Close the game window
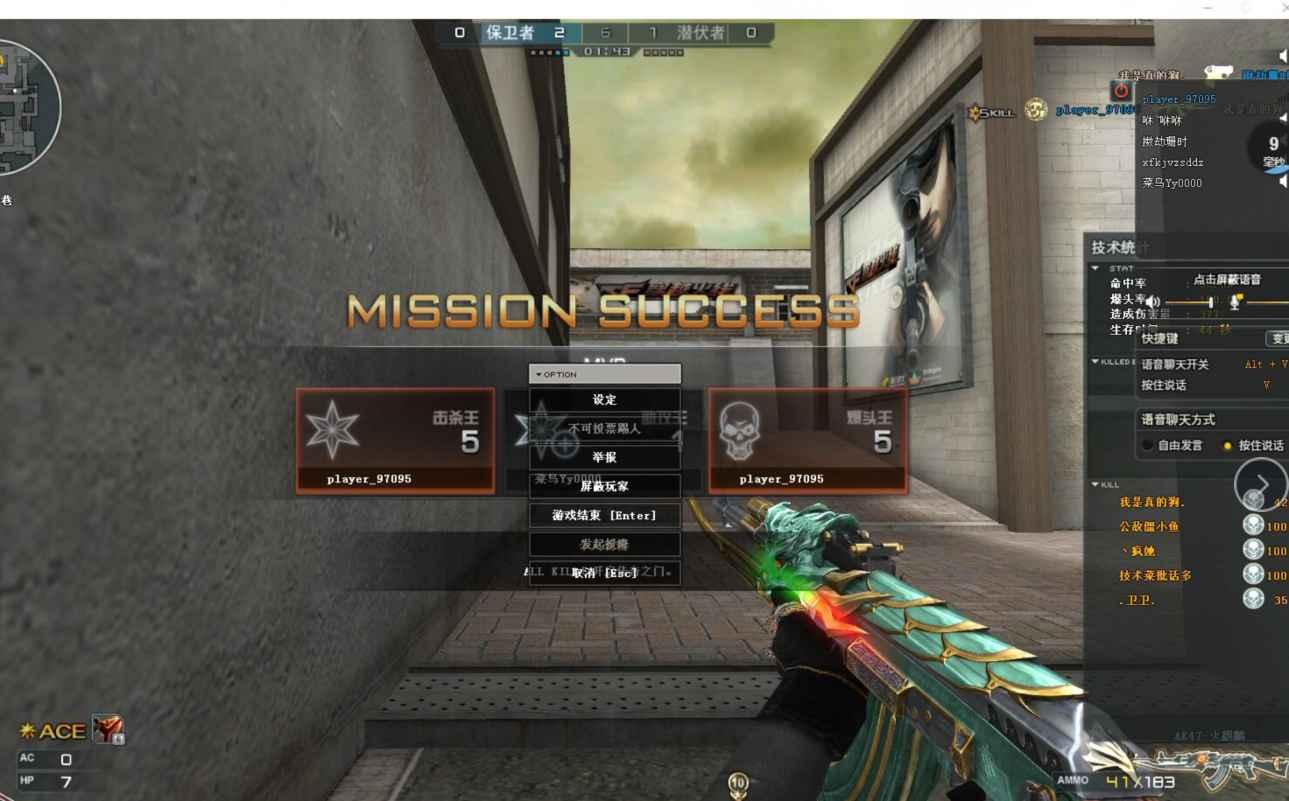The image size is (1289, 801). 1284,8
